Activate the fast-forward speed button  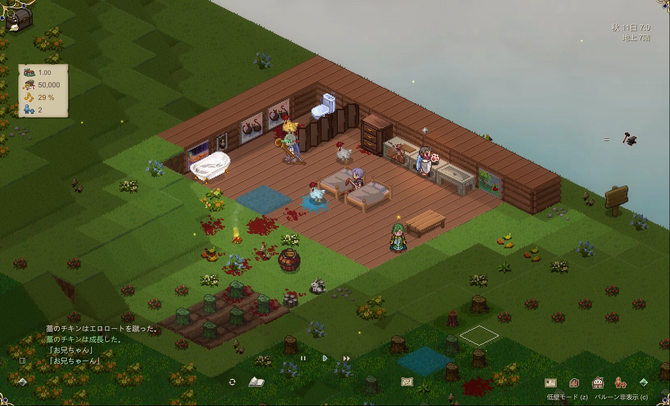(346, 357)
